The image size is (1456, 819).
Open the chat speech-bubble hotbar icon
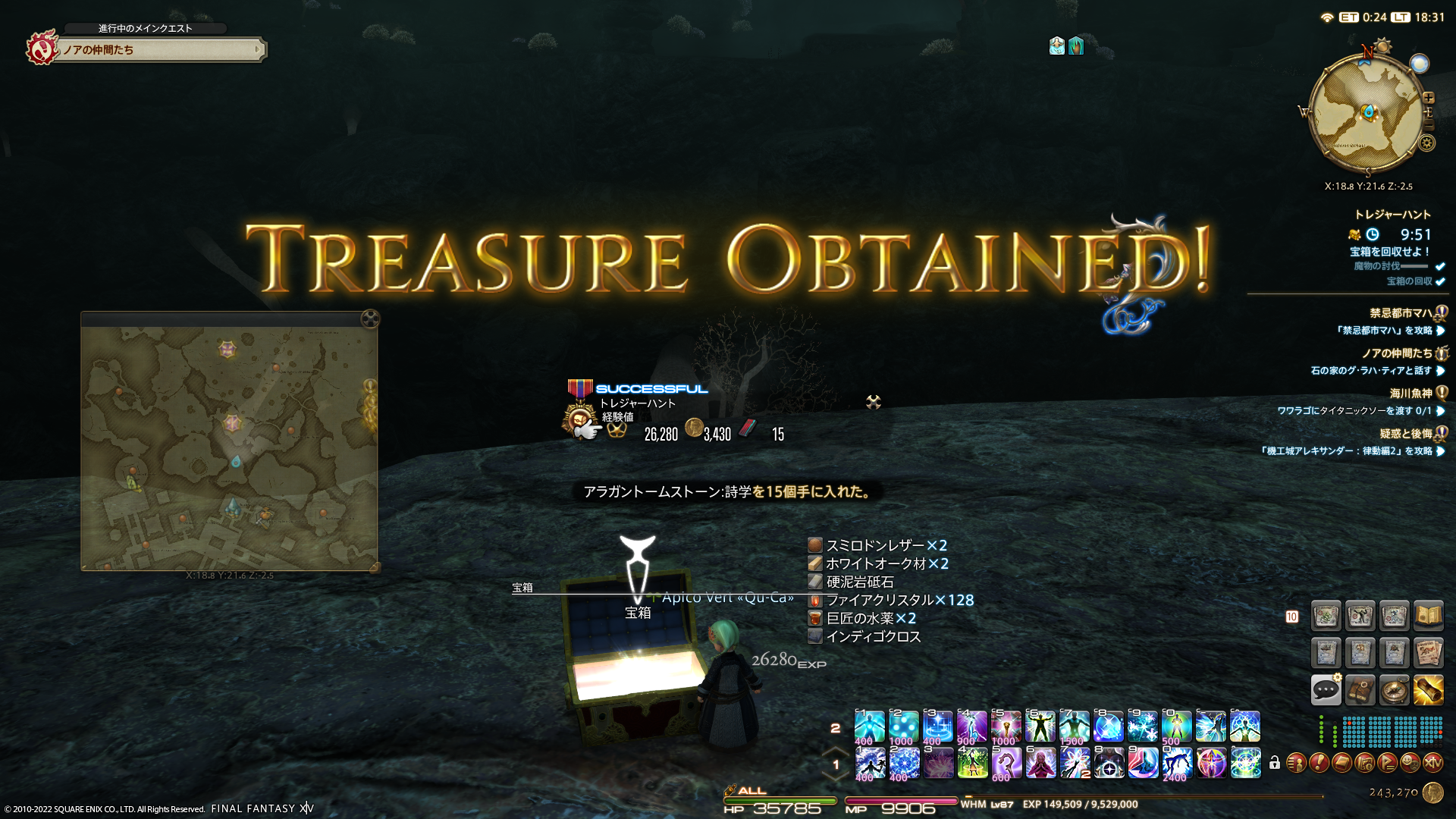(1326, 689)
